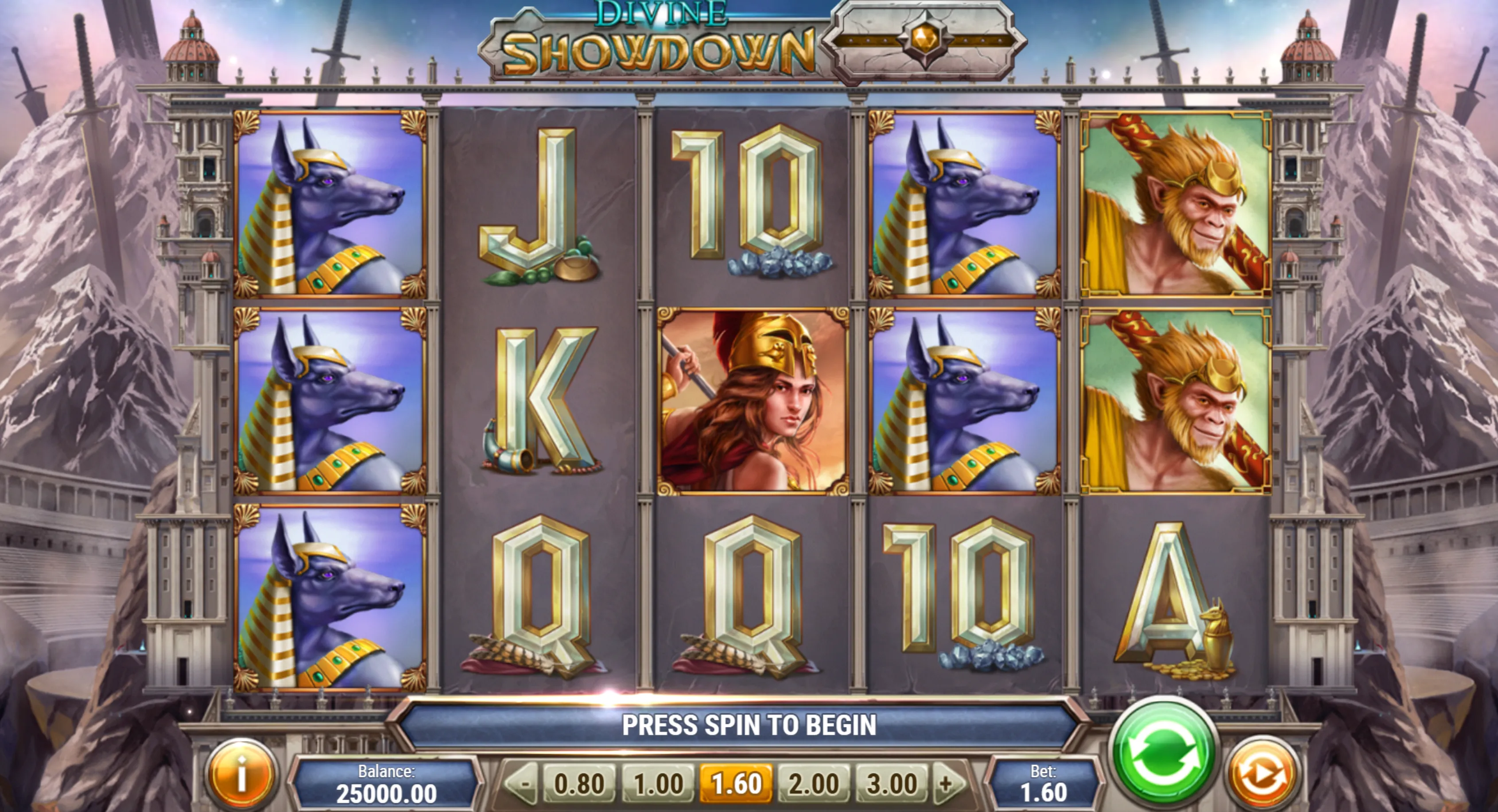Decrease the bet with the minus arrow
Screen dimensions: 1498x812
click(524, 784)
